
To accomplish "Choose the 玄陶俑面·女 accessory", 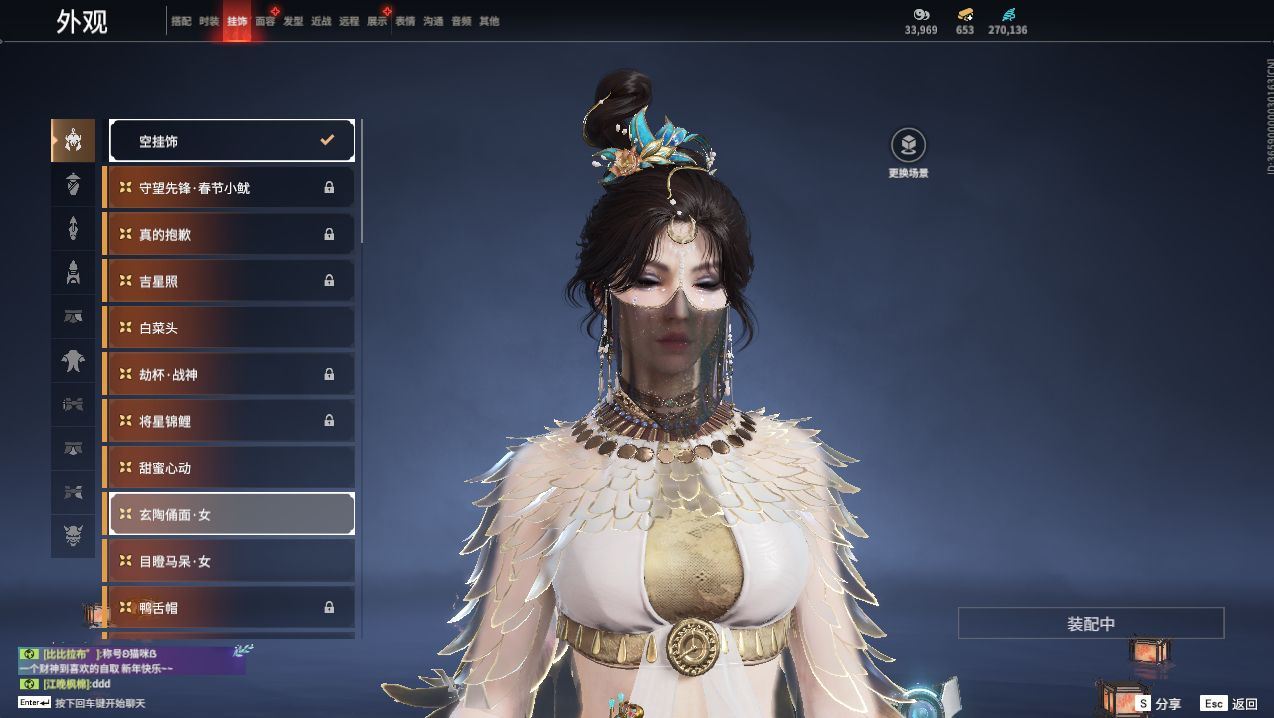I will (232, 514).
